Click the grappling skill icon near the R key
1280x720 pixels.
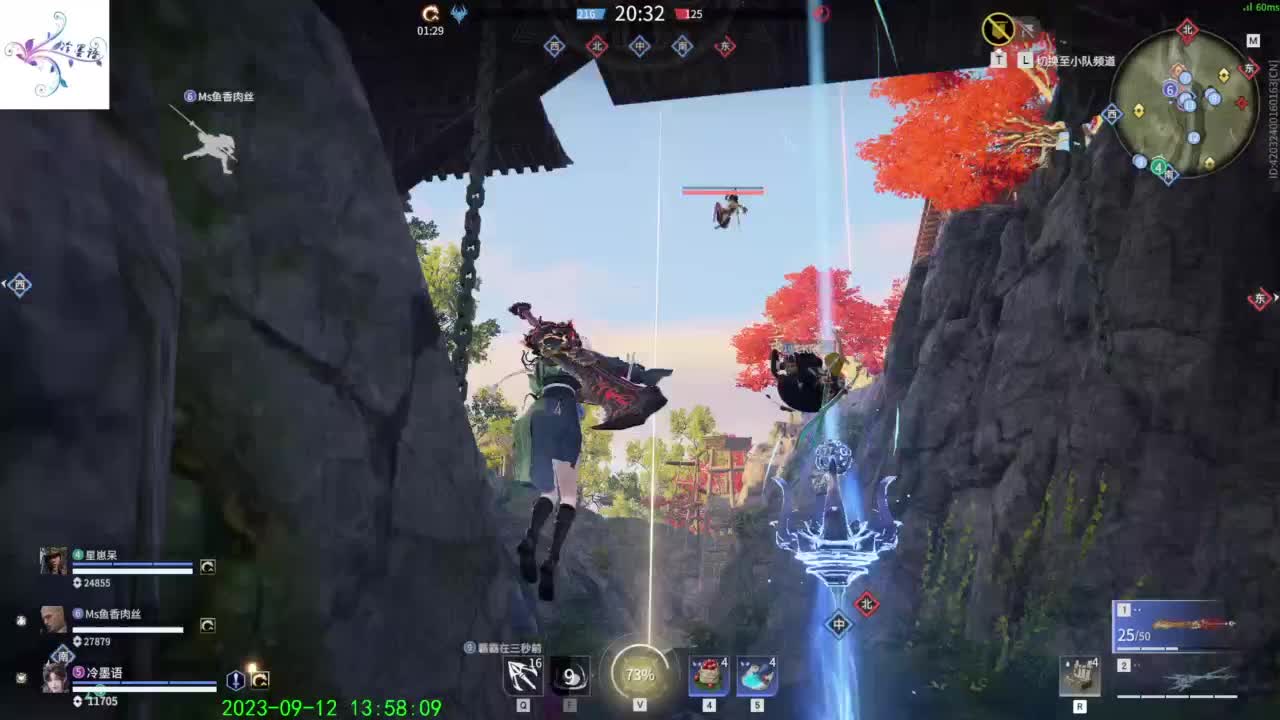[x=1081, y=677]
